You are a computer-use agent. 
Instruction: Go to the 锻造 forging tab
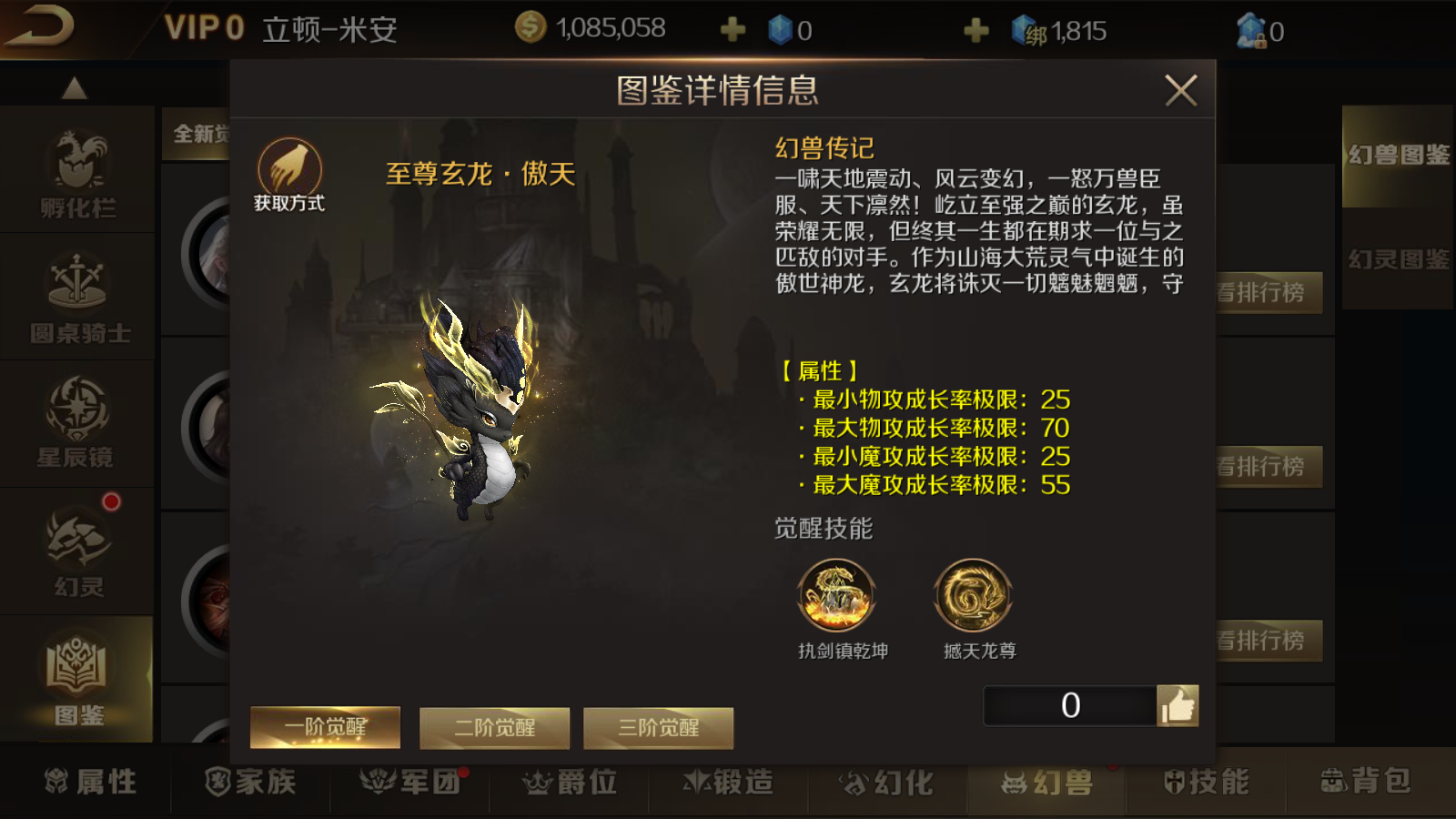pyautogui.click(x=728, y=782)
